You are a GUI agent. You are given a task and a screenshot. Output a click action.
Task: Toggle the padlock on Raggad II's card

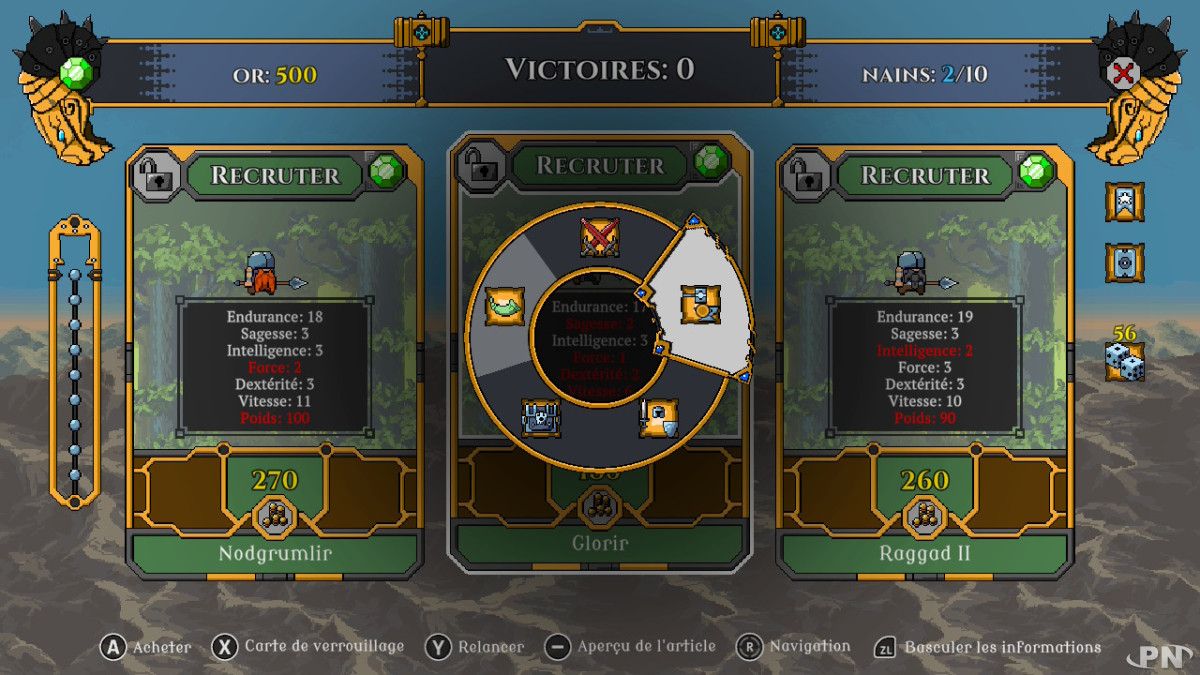click(x=807, y=174)
